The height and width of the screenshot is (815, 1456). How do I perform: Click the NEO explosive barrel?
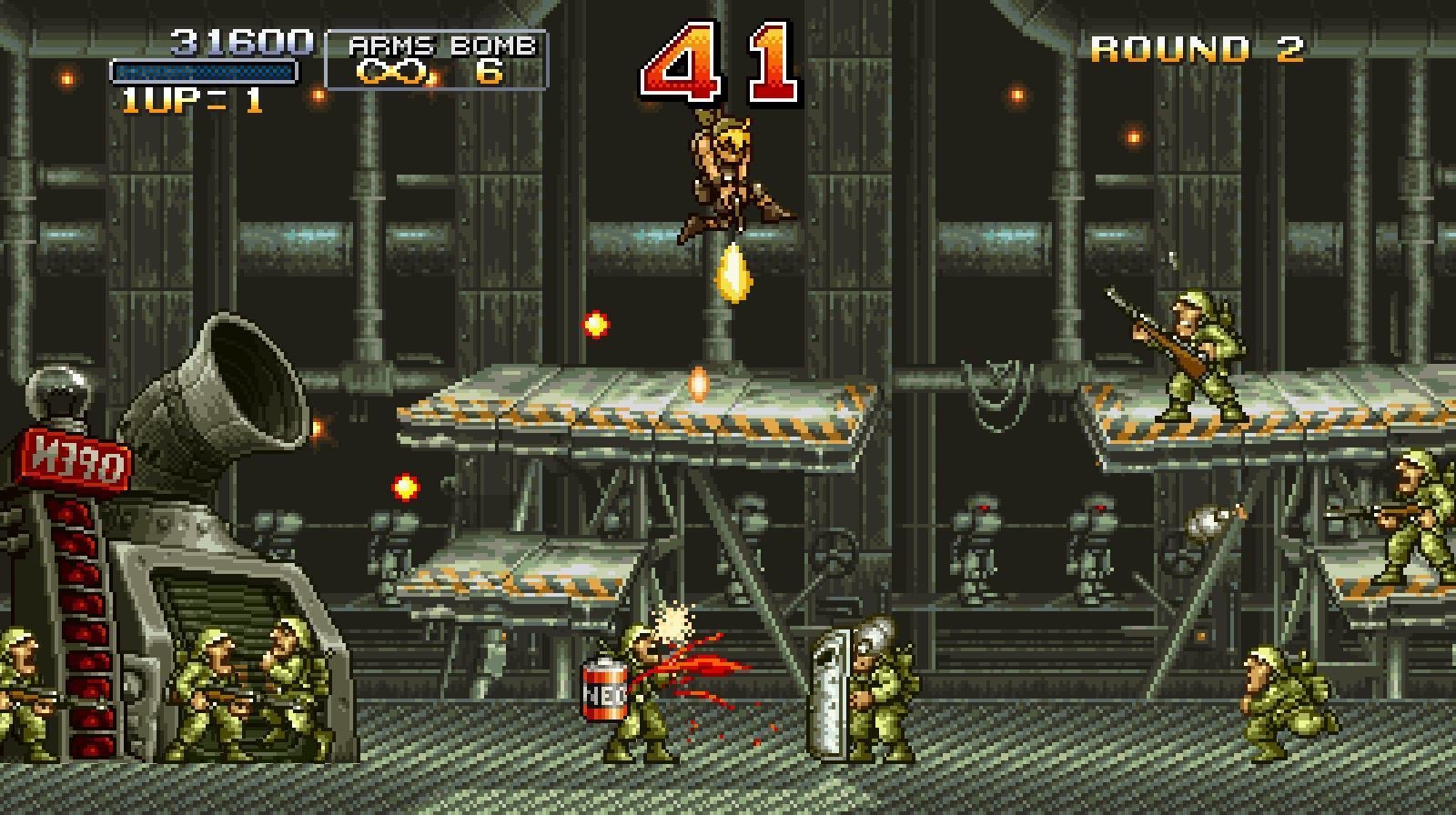pyautogui.click(x=605, y=691)
